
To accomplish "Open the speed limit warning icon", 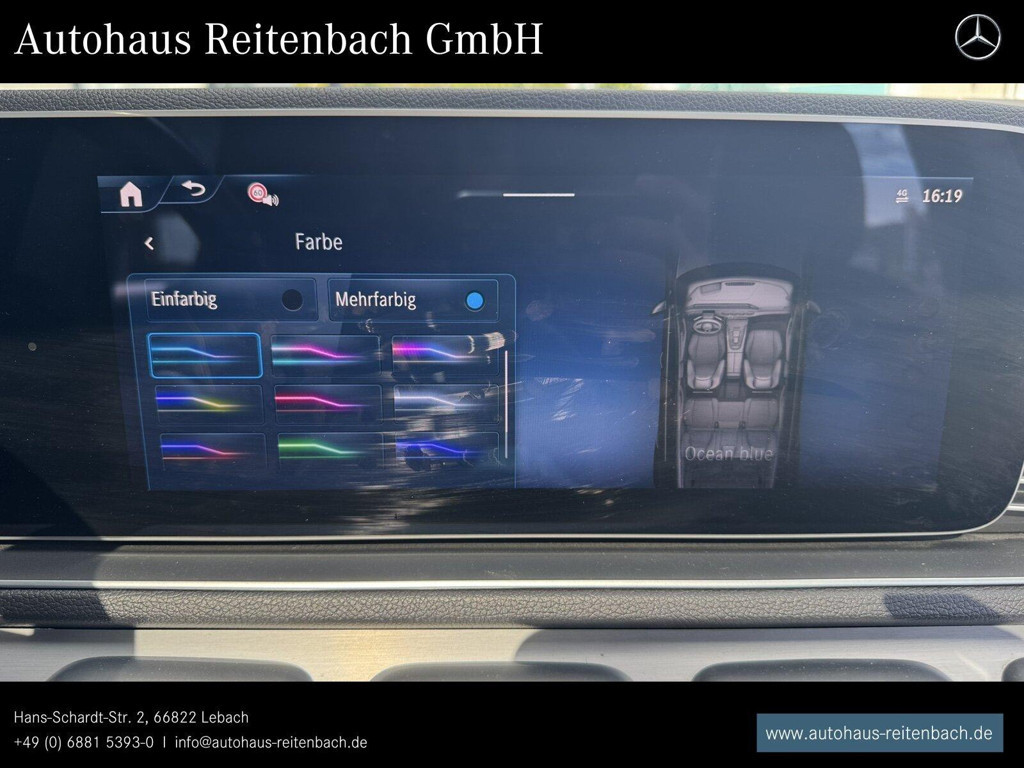I will coord(262,194).
